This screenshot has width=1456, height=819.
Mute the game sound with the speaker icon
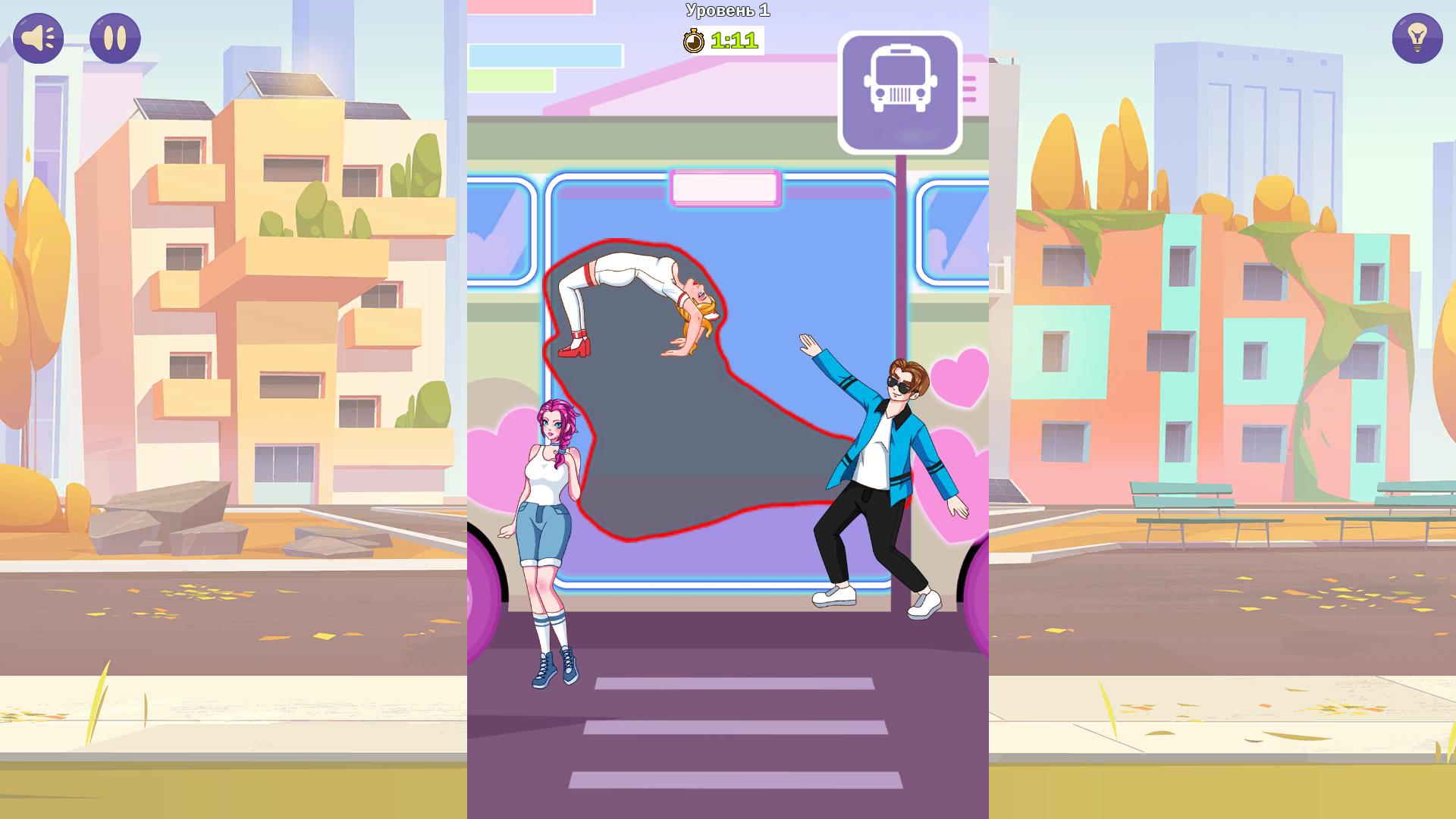[x=39, y=38]
